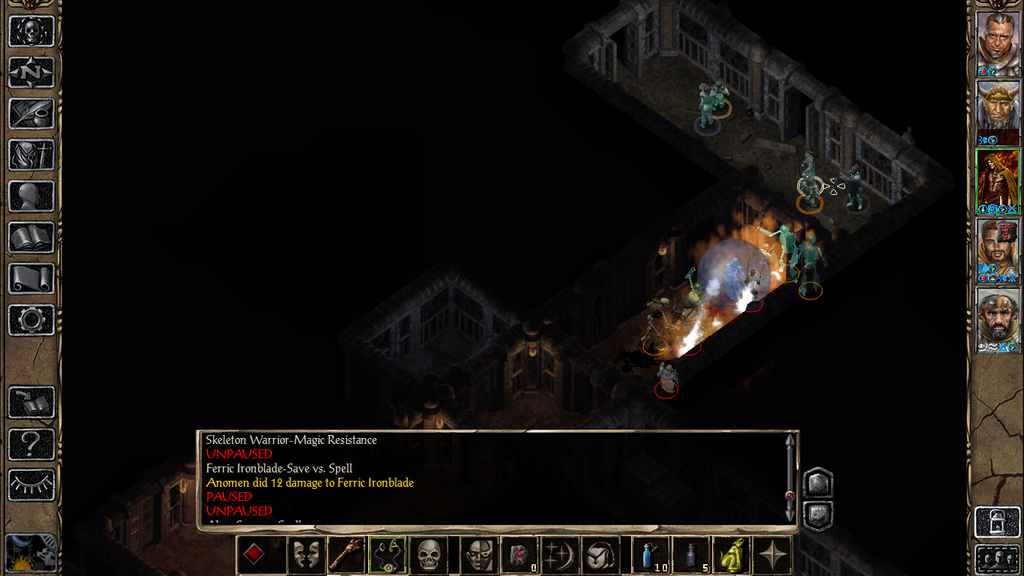
Task: Open the area map compass button
Action: tap(31, 72)
